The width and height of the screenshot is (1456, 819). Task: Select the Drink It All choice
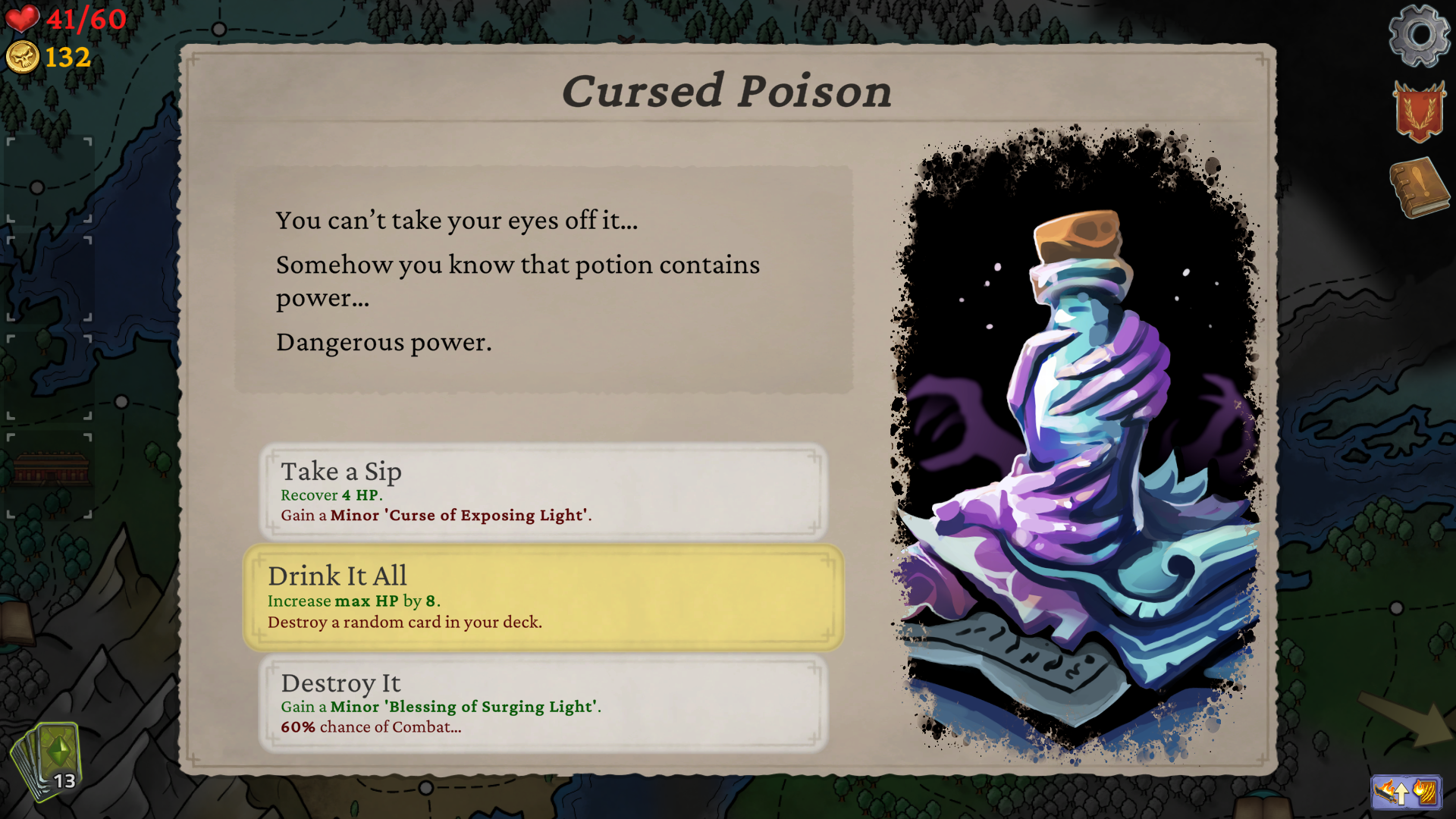click(x=543, y=598)
